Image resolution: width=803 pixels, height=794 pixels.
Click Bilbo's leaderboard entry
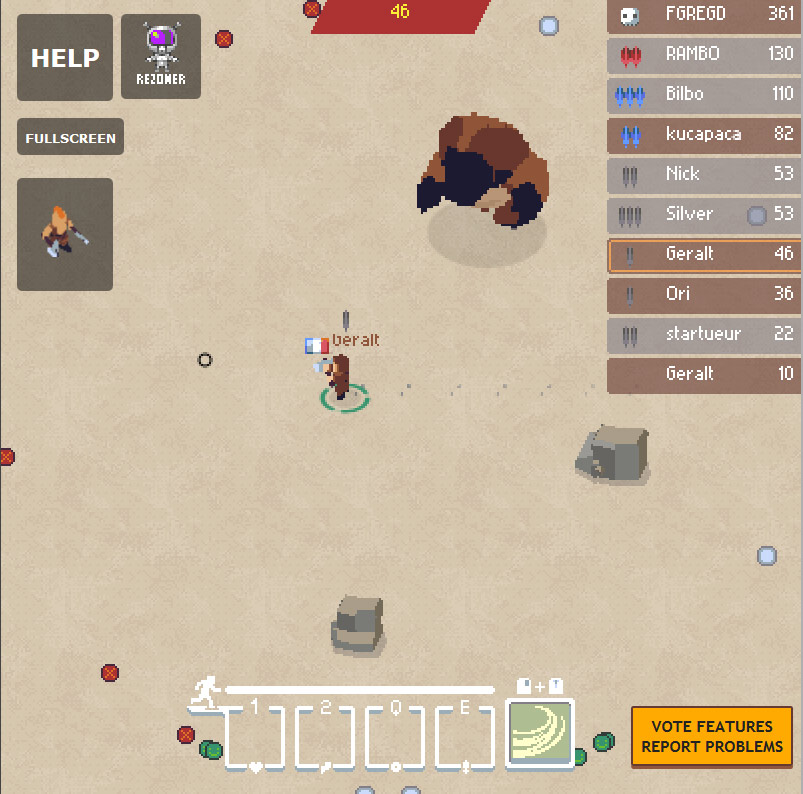[704, 94]
